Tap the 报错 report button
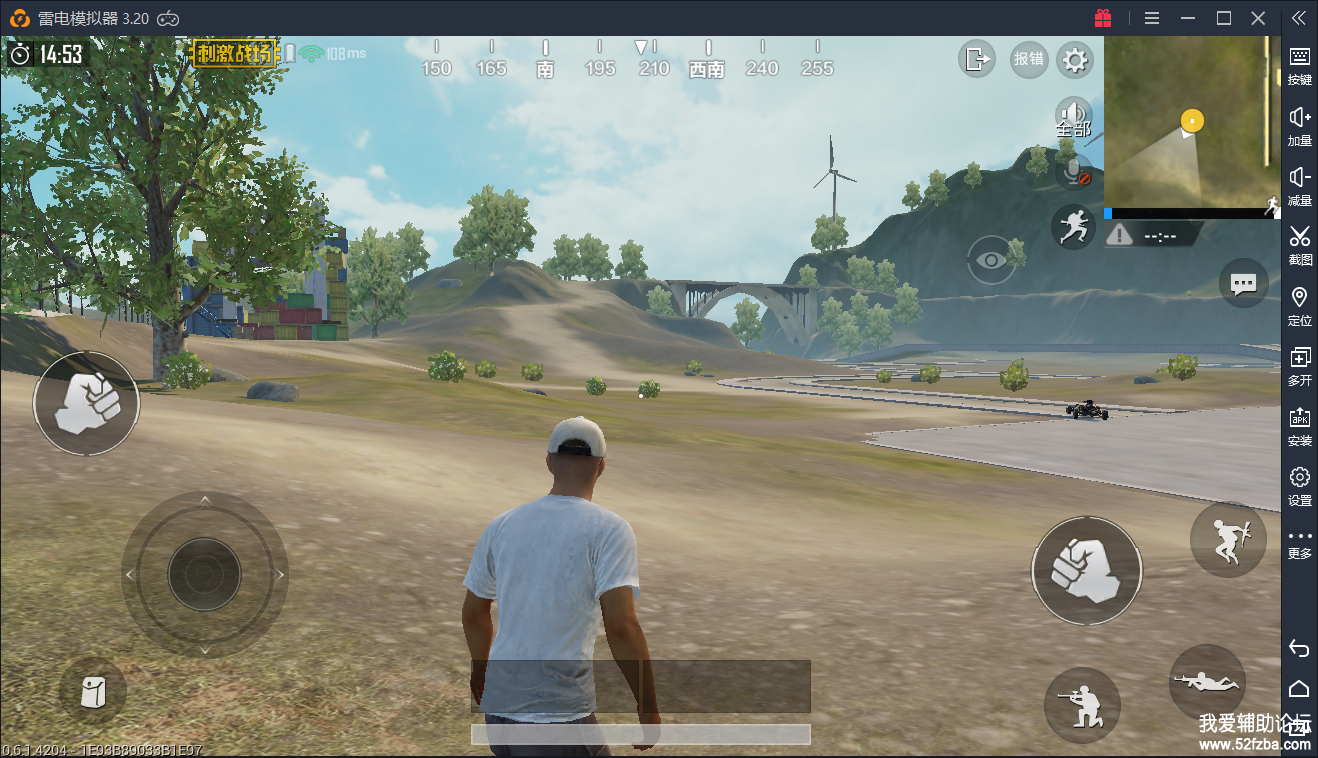 tap(1028, 59)
